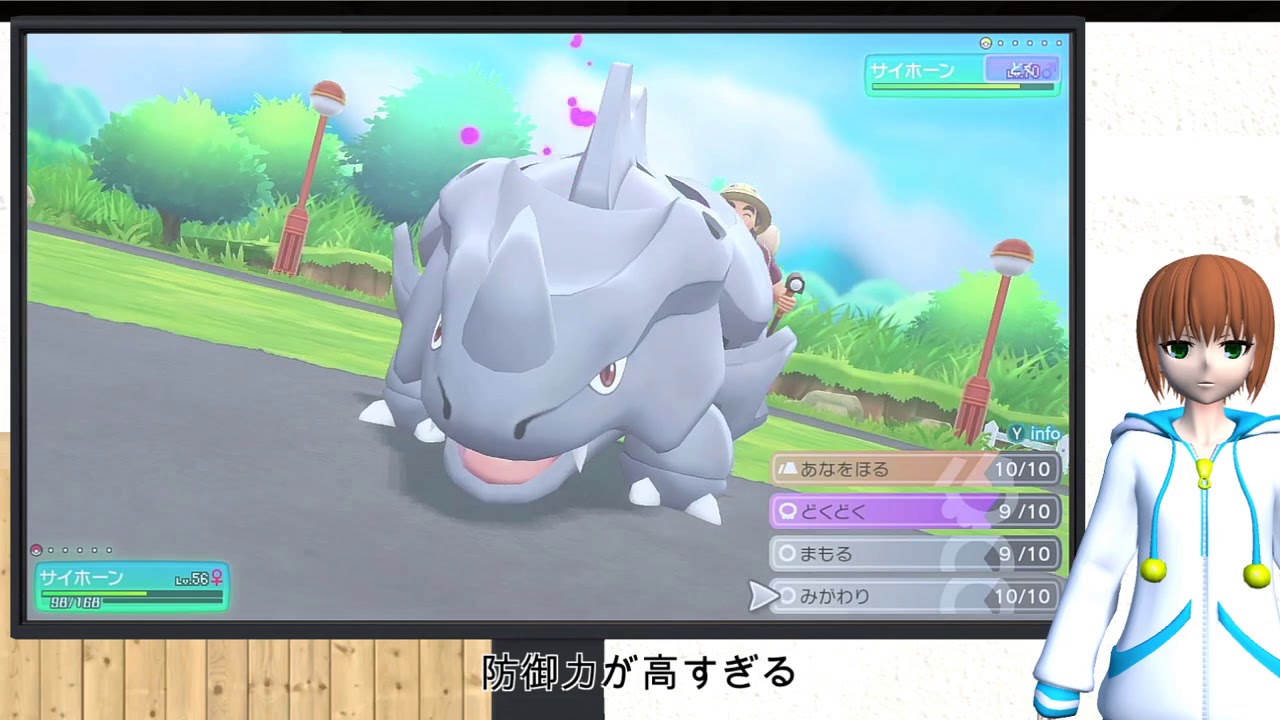The image size is (1280, 720).
Task: Click the ♀ gender icon on player サイホーン plate
Action: point(218,578)
